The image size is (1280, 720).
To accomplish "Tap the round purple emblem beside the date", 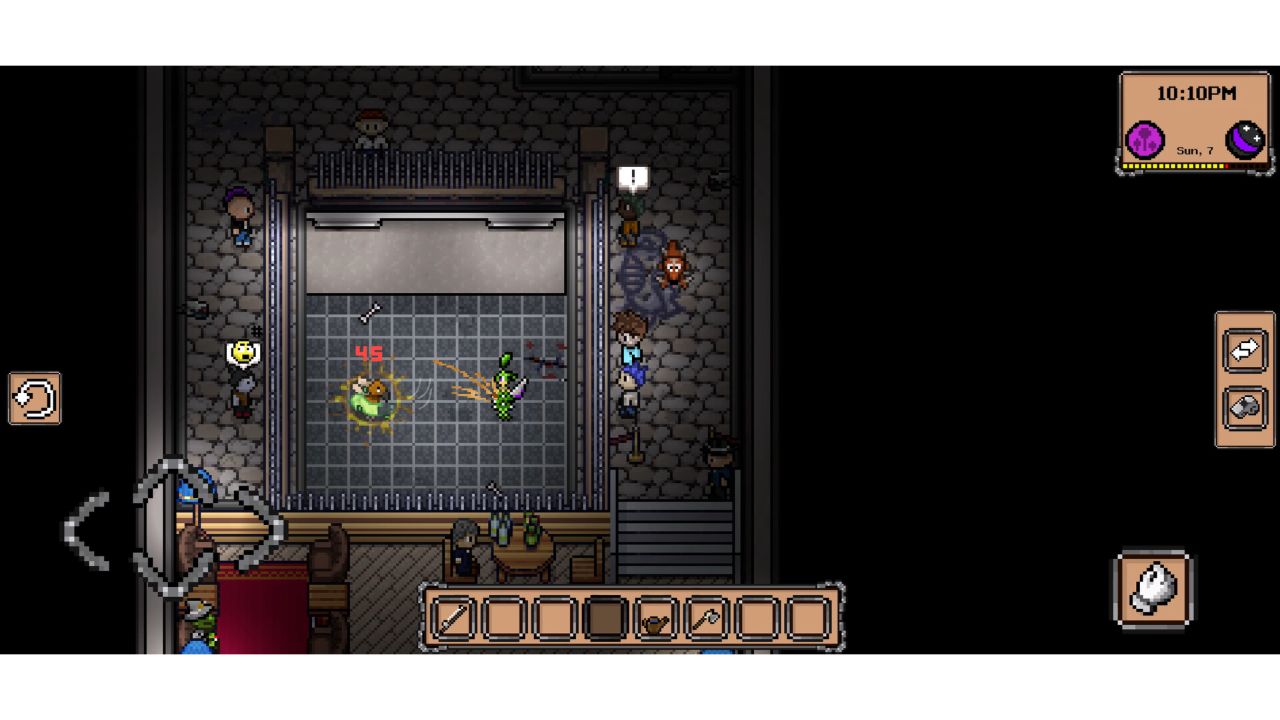I will click(x=1145, y=140).
